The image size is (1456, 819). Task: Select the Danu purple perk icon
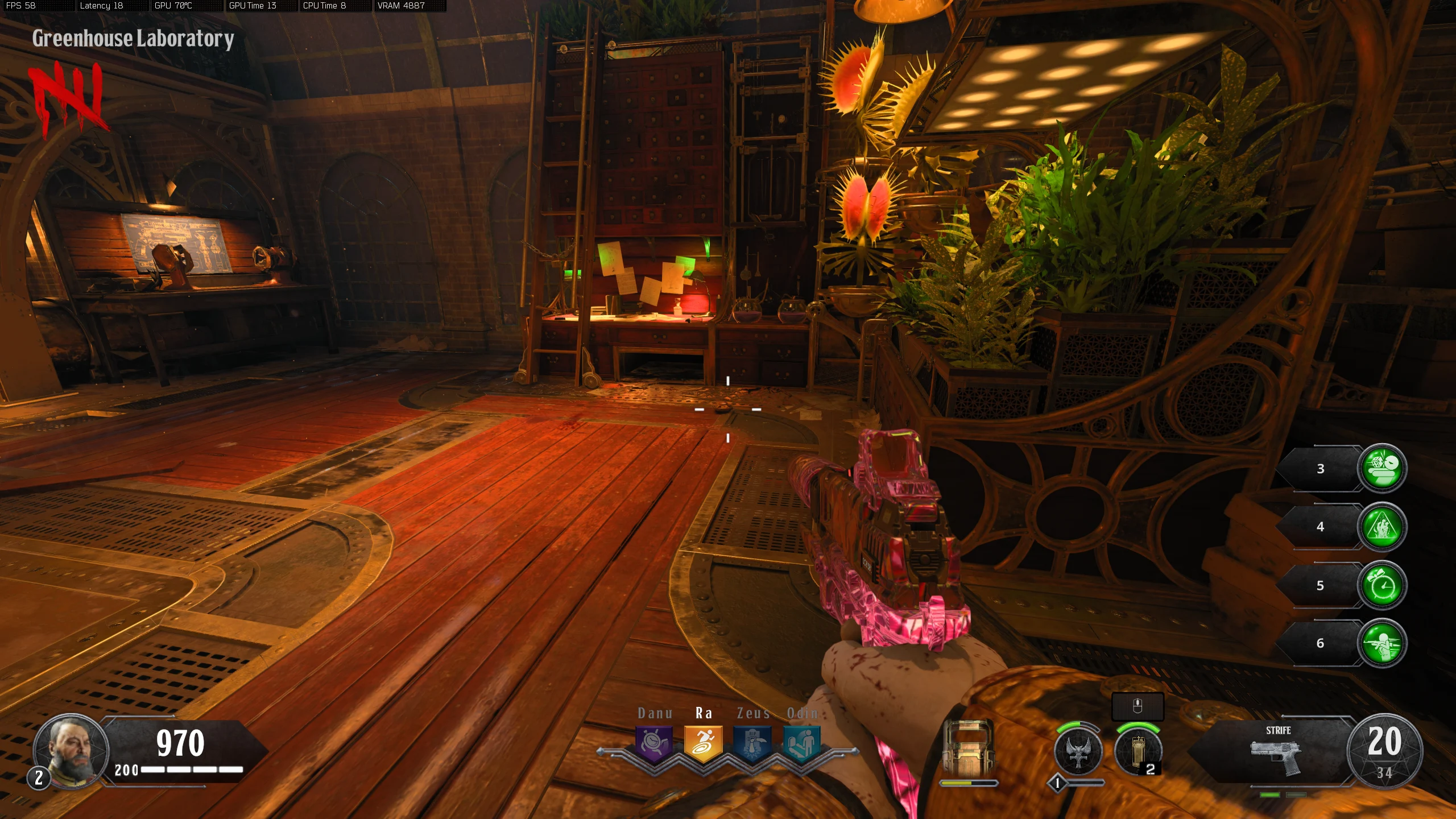coord(654,743)
